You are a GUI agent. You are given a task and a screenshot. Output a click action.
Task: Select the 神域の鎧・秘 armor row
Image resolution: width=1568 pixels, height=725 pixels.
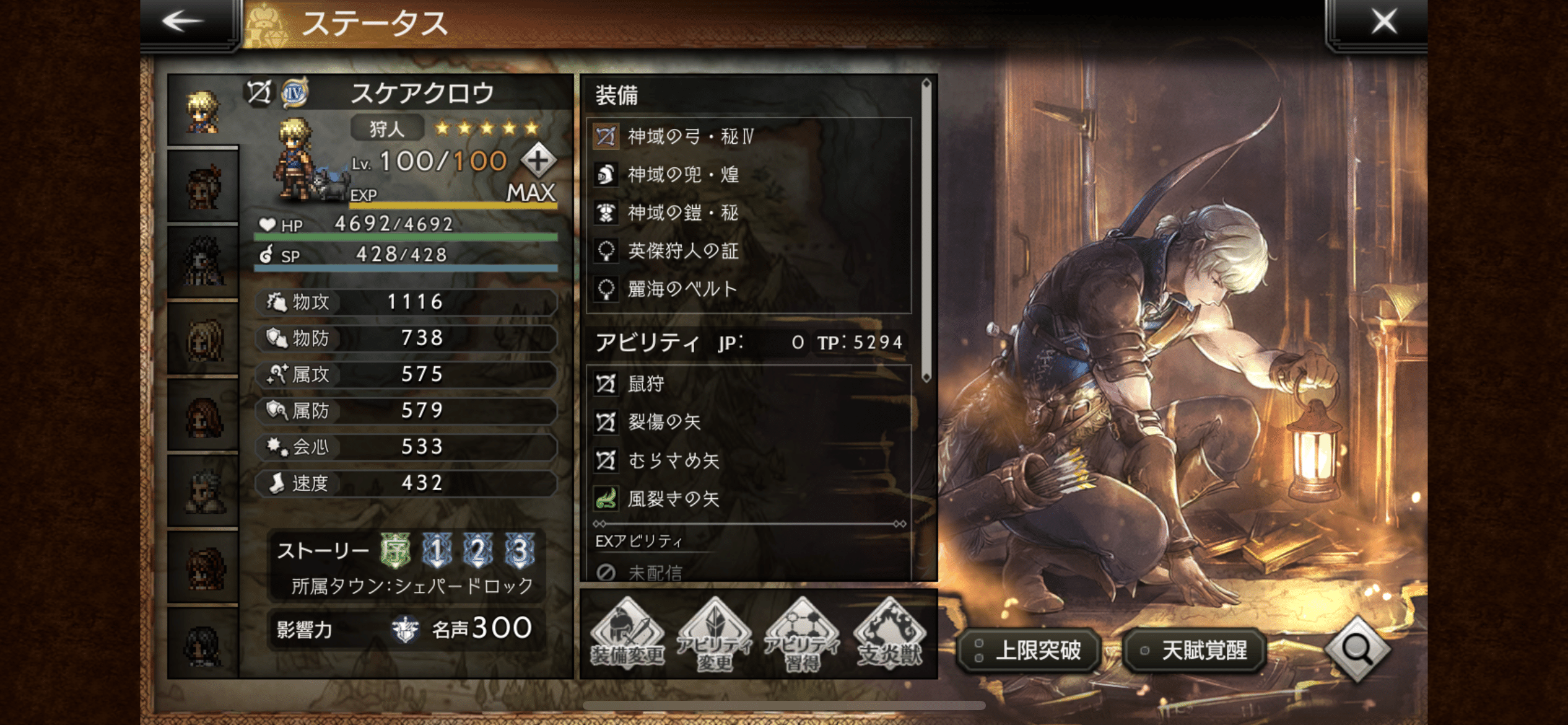[x=748, y=213]
